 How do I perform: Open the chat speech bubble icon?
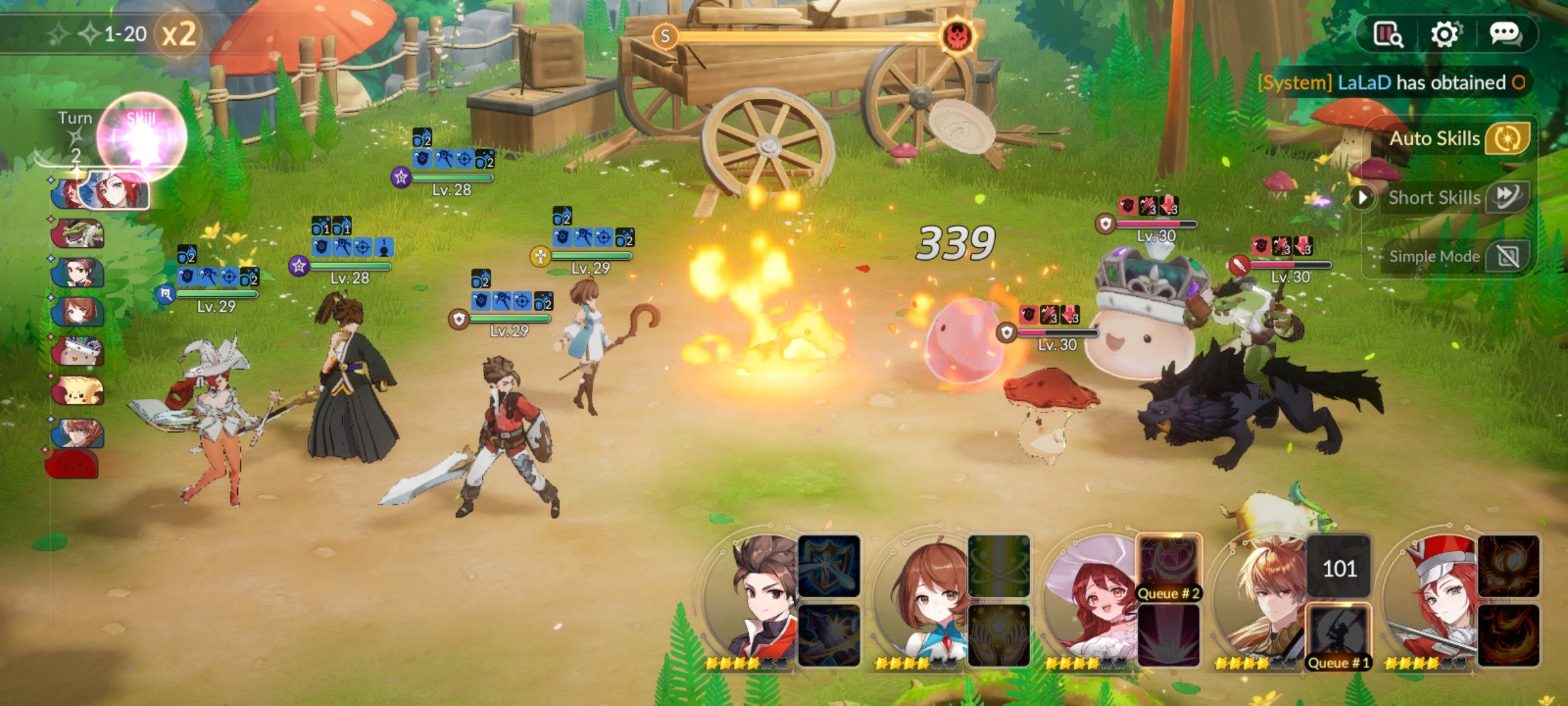pos(1504,34)
